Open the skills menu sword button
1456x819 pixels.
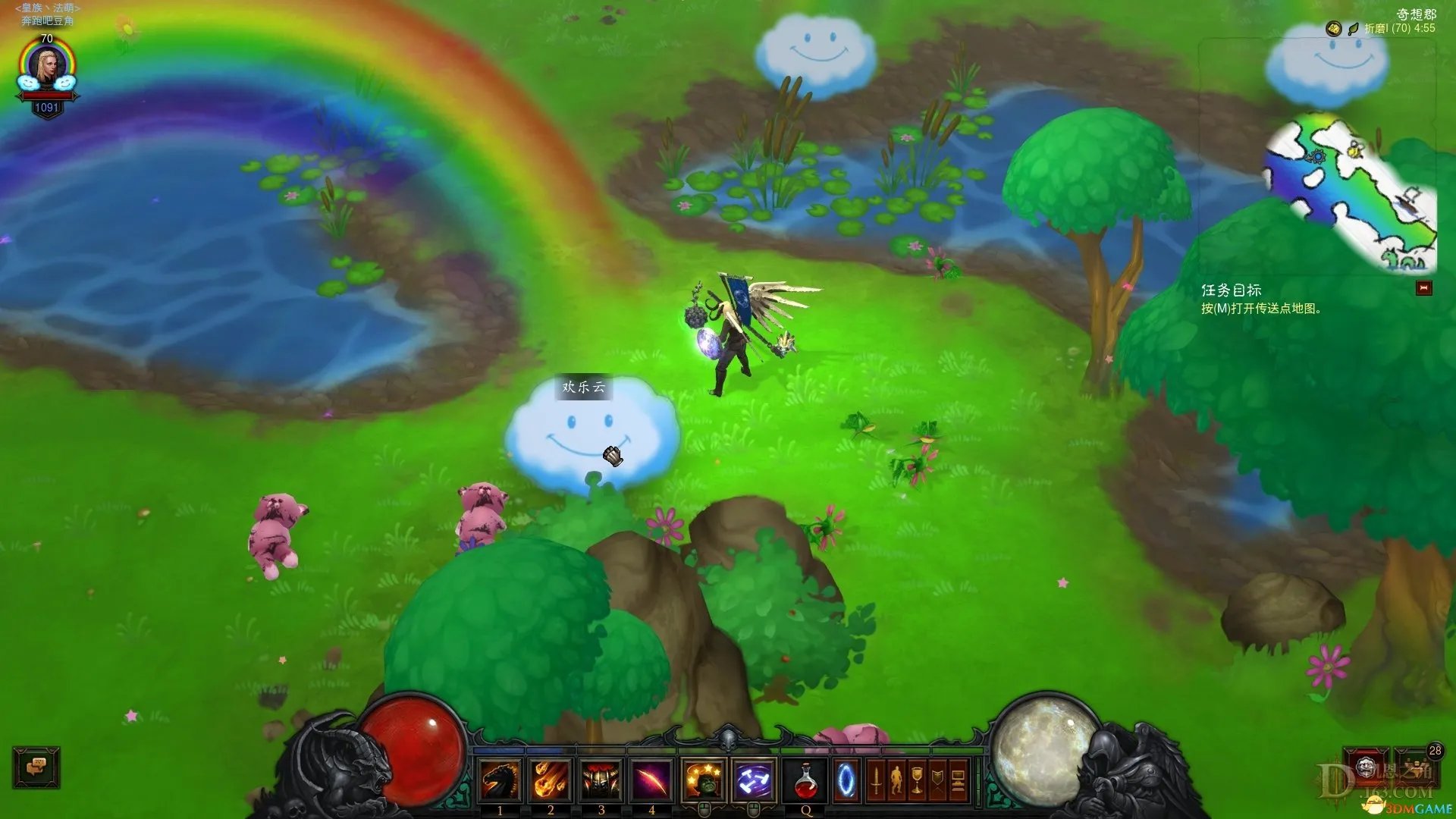[x=876, y=780]
